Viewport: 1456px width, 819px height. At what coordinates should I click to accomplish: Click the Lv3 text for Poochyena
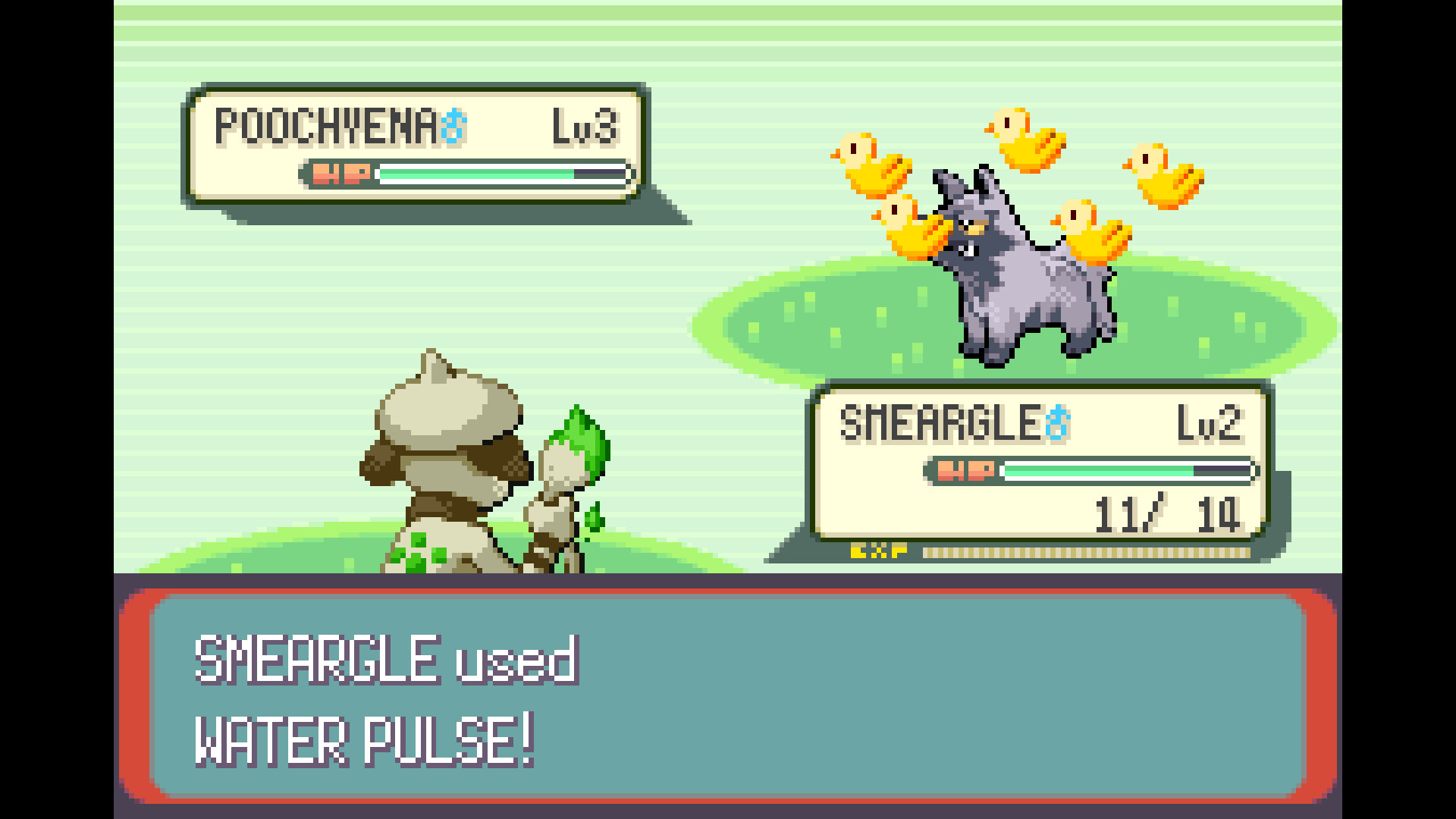(584, 125)
